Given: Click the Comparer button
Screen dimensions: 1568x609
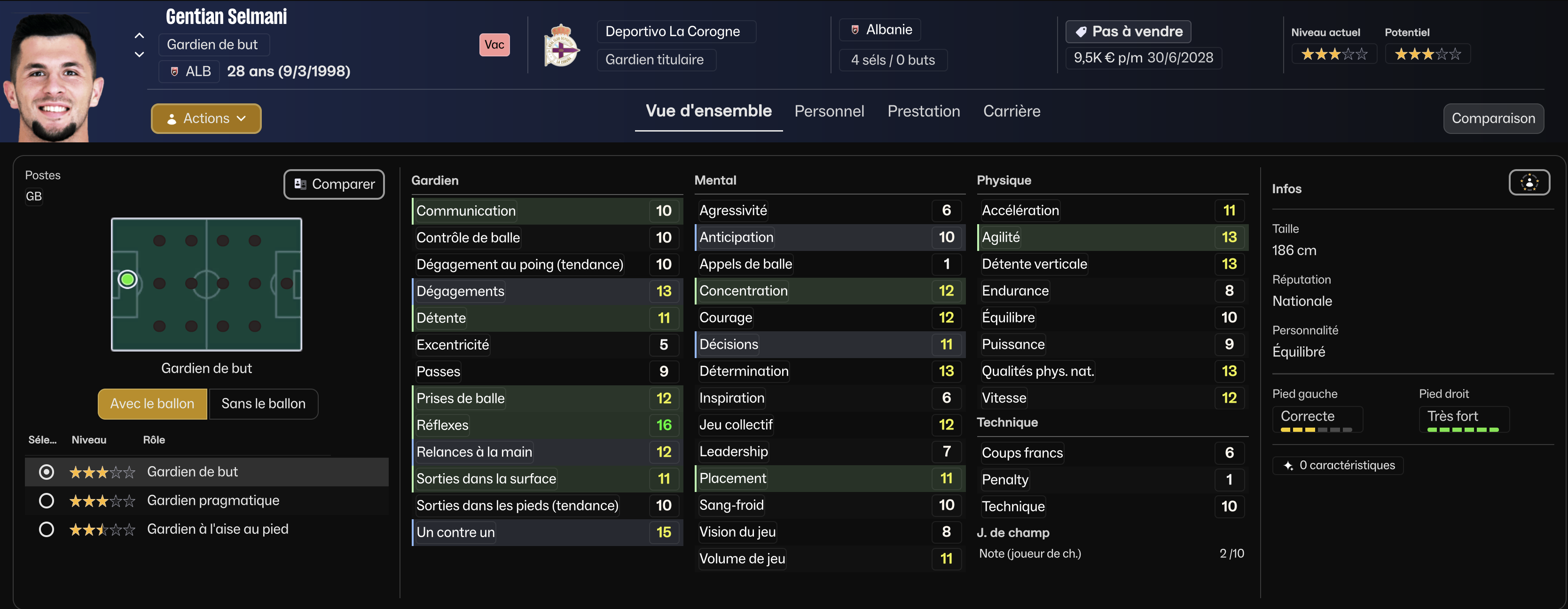Looking at the screenshot, I should 334,184.
